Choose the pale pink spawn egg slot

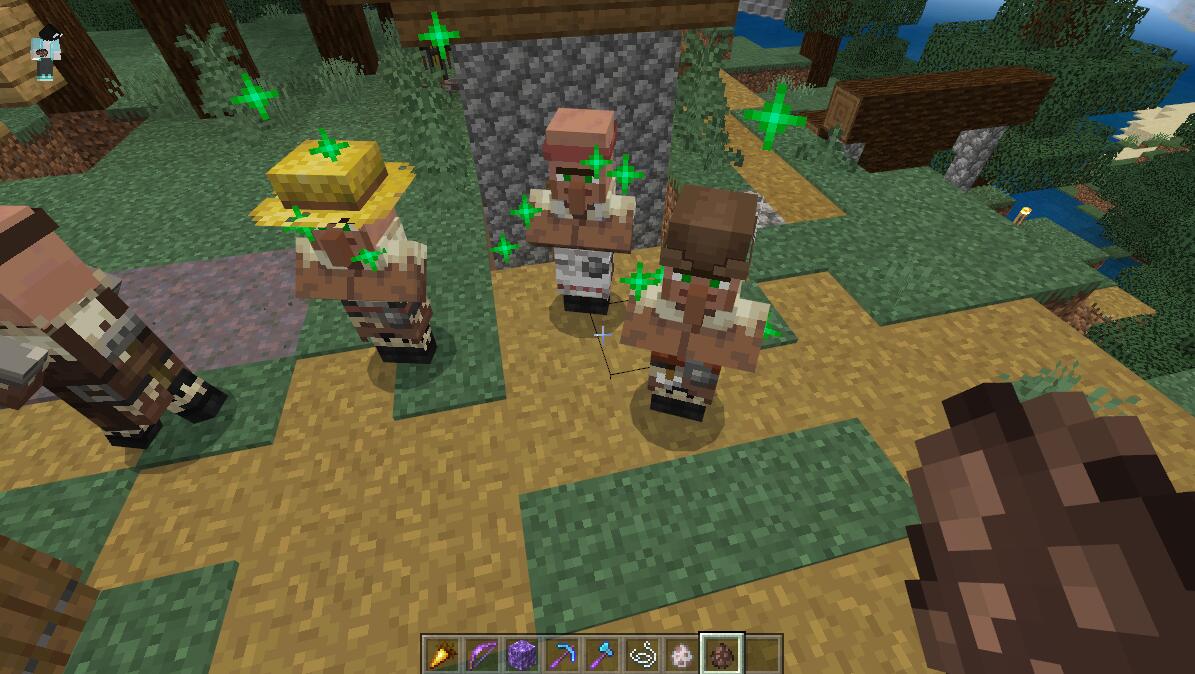[x=681, y=654]
